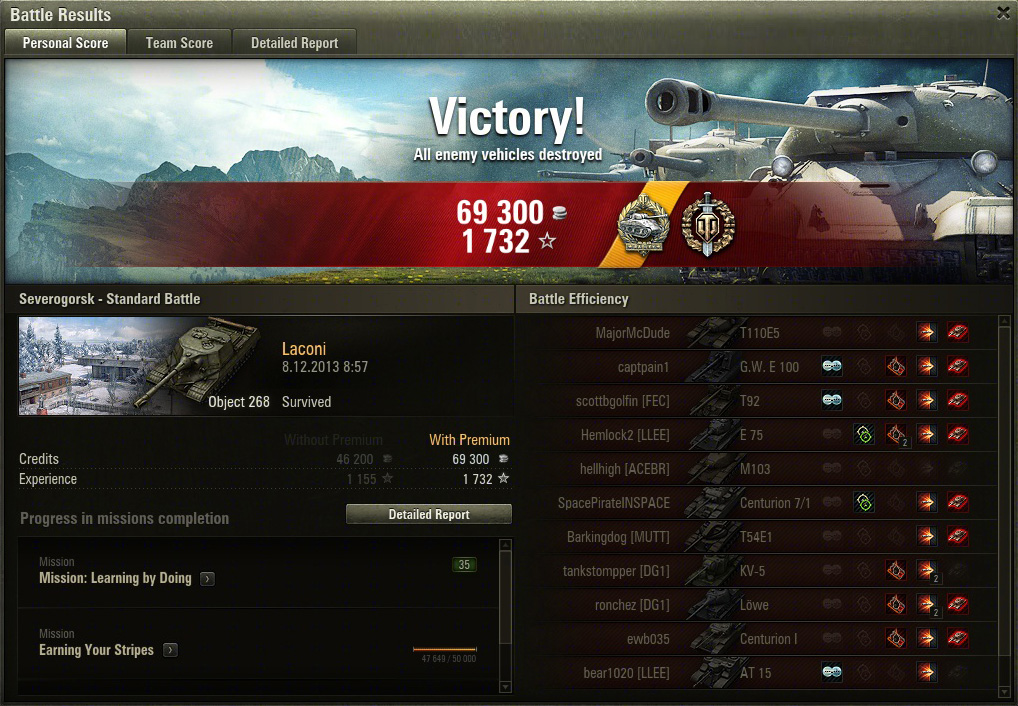Open the Detailed Report tab
1018x706 pixels.
pos(294,43)
